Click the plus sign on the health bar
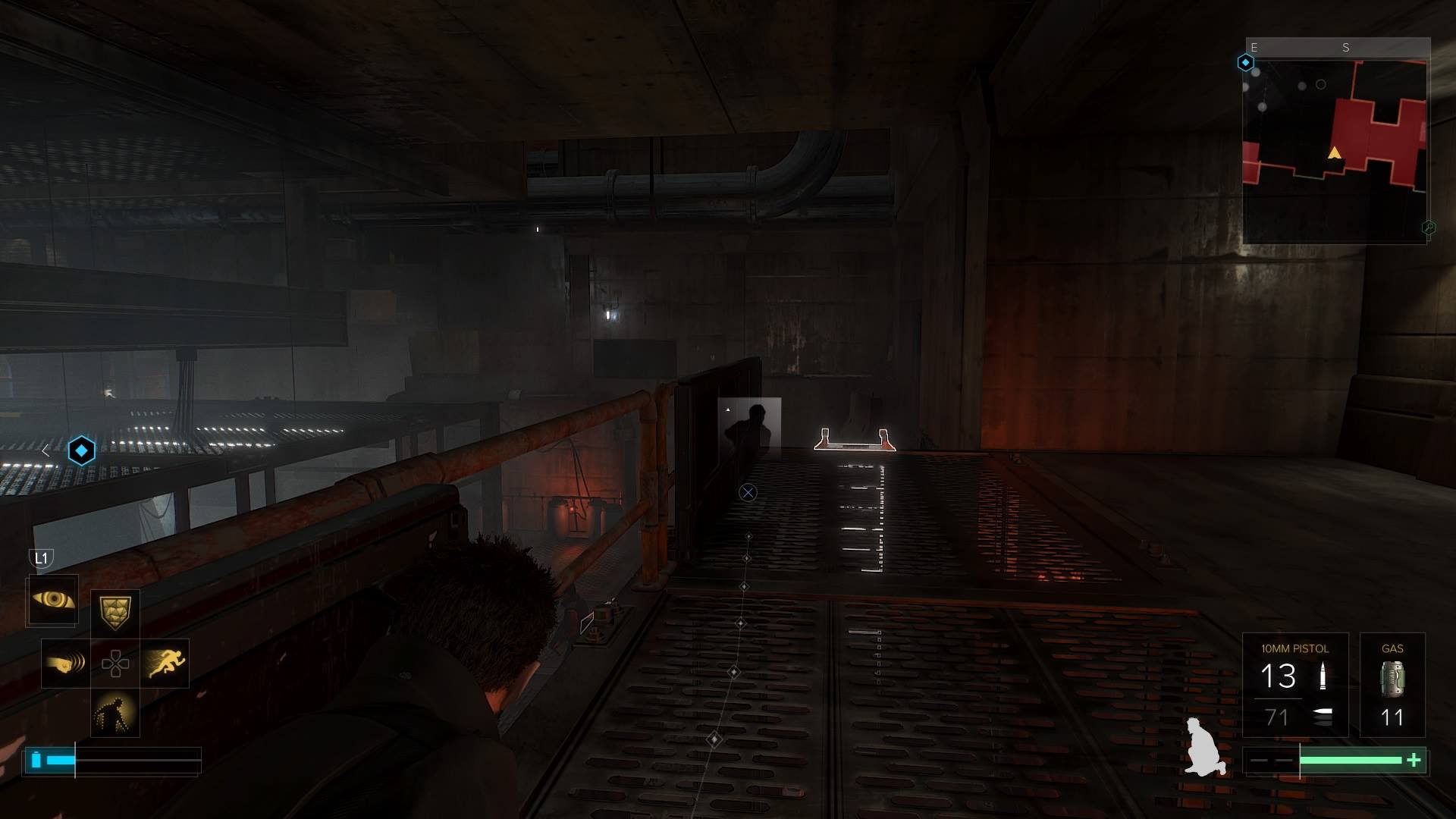Image resolution: width=1456 pixels, height=819 pixels. point(1414,758)
